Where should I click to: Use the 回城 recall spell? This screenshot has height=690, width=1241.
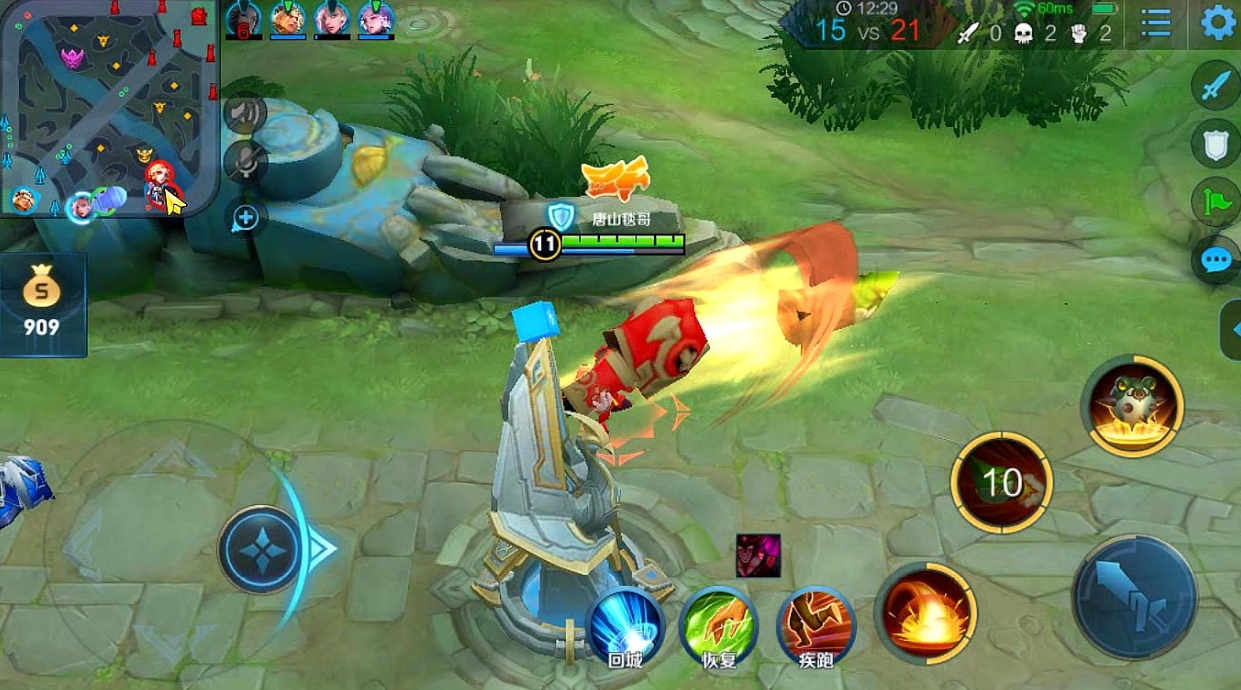pos(626,626)
